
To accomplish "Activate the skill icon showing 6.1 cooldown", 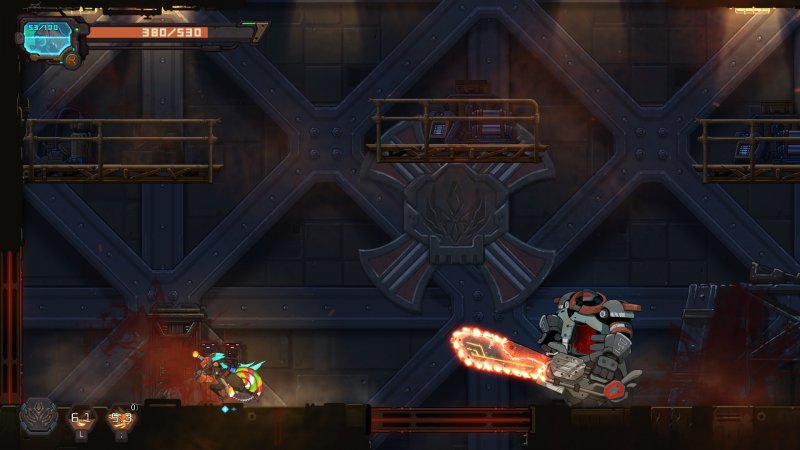I will [82, 419].
